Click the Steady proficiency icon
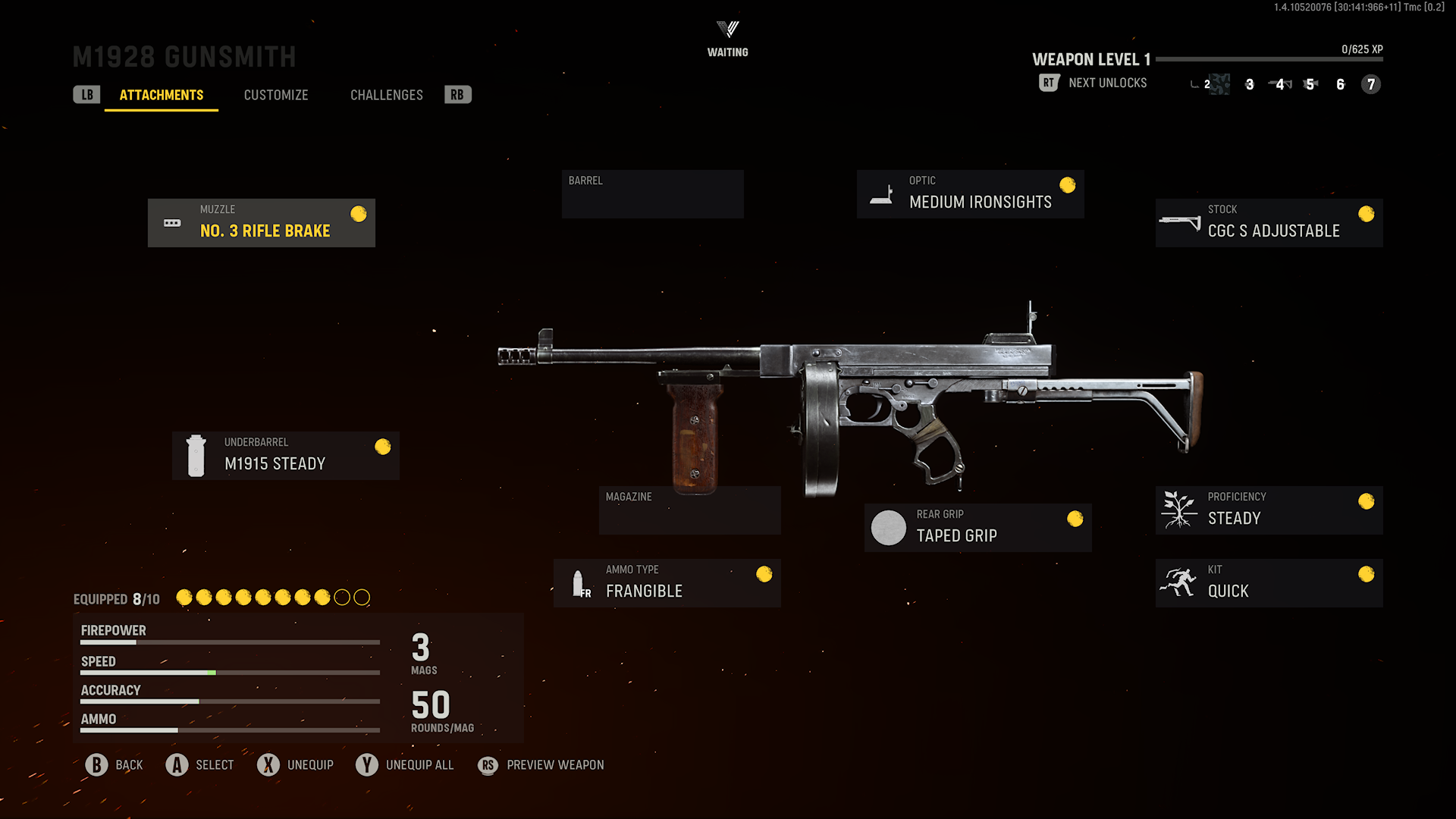 pos(1178,509)
